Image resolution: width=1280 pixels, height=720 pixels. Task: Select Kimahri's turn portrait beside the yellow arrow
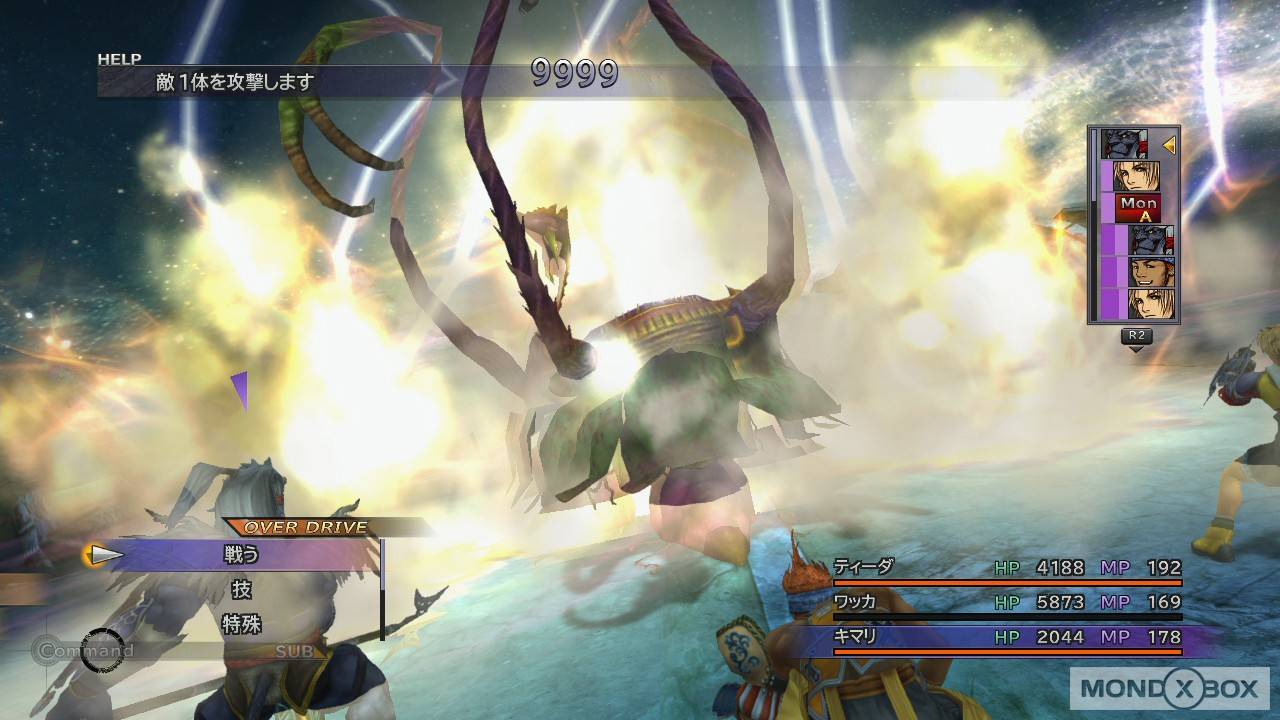1123,145
